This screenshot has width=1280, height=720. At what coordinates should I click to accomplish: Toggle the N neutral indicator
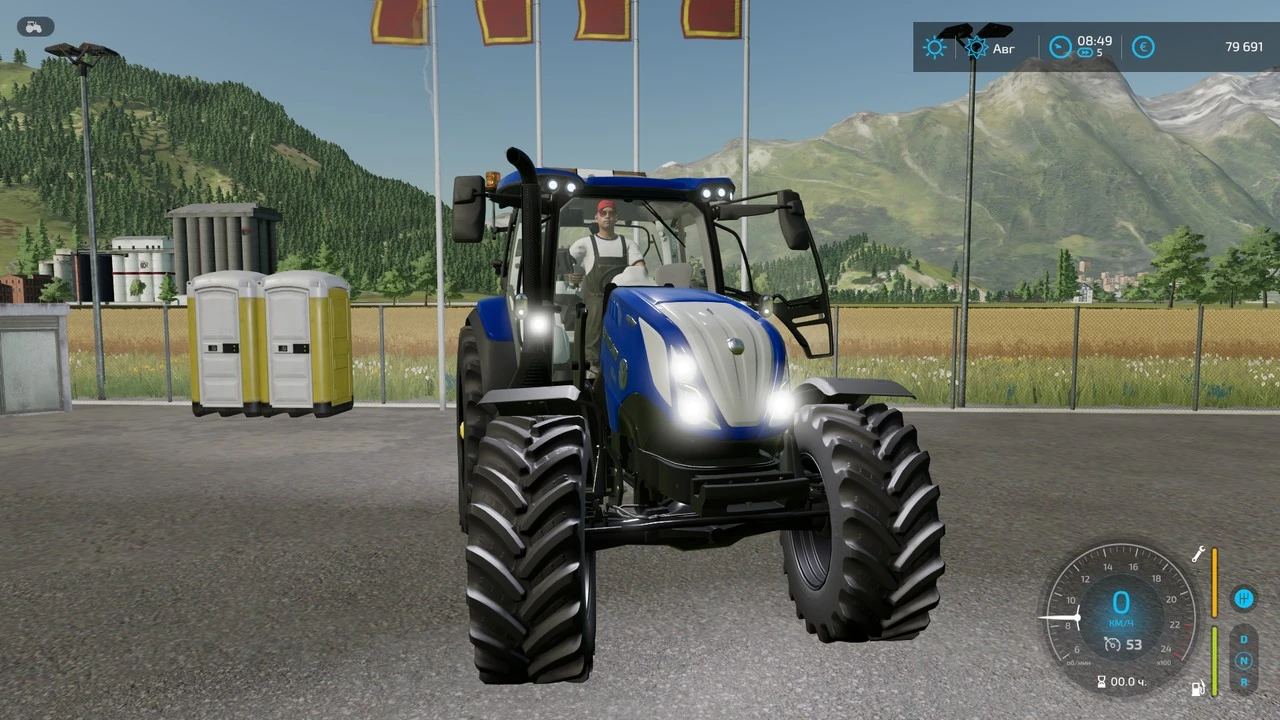[x=1243, y=660]
